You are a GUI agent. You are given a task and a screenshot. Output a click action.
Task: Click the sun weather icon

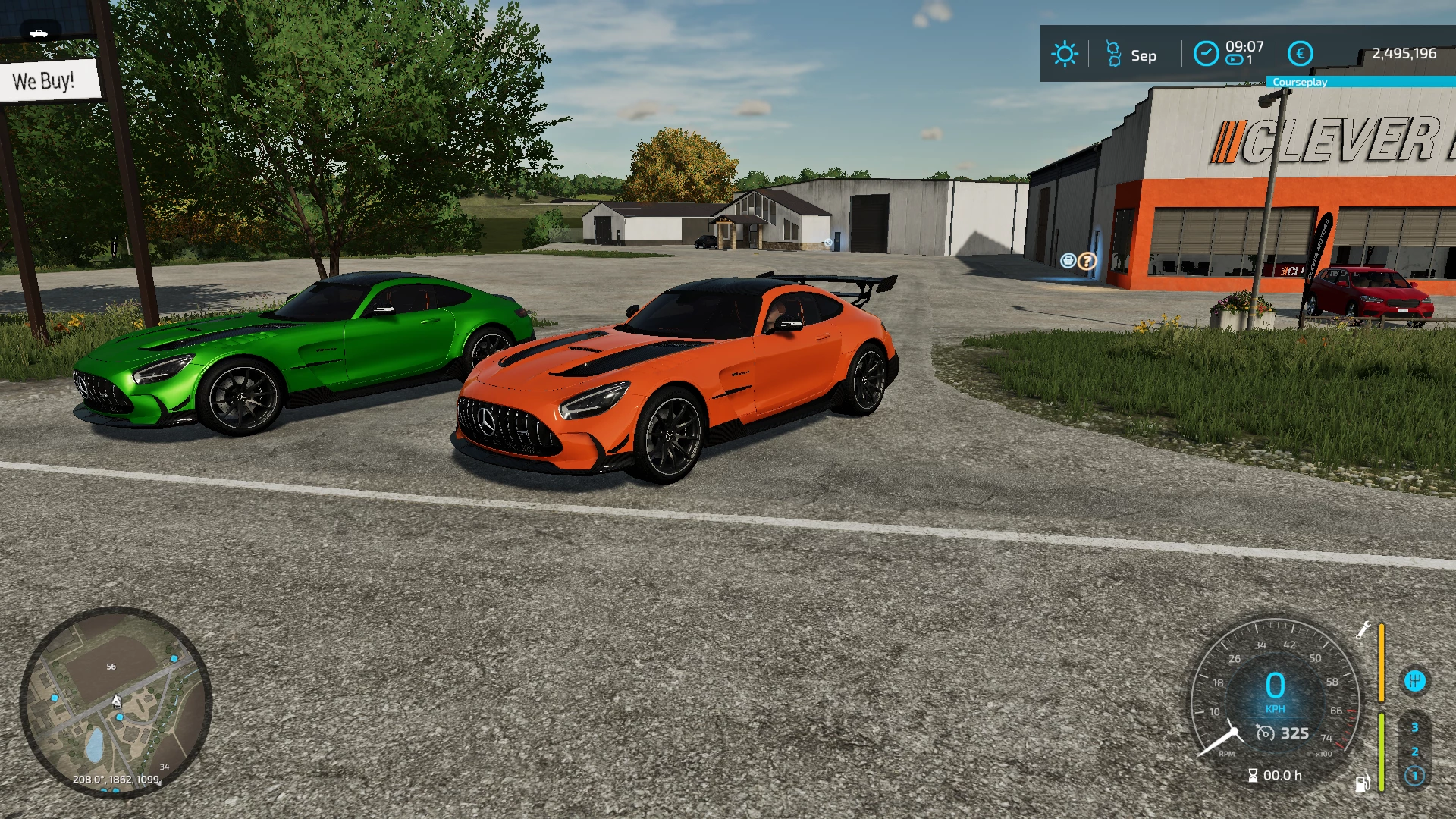1064,54
